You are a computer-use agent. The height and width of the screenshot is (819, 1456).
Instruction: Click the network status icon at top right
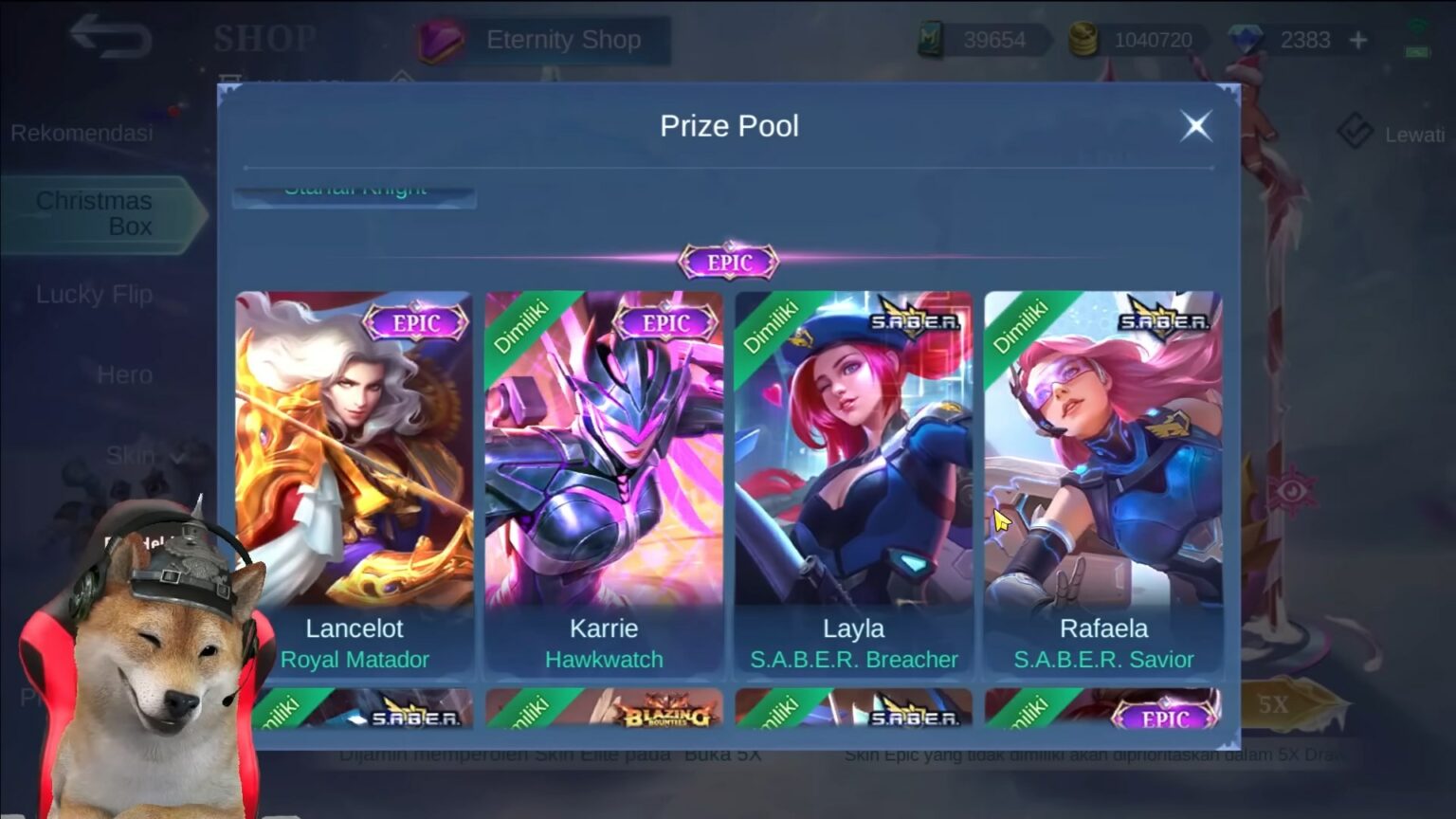click(x=1418, y=26)
